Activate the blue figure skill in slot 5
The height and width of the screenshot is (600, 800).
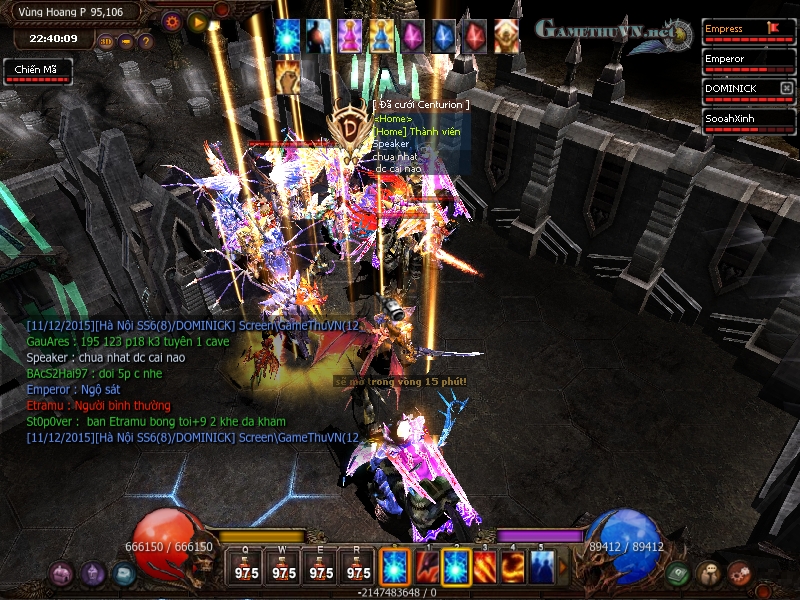pos(542,567)
